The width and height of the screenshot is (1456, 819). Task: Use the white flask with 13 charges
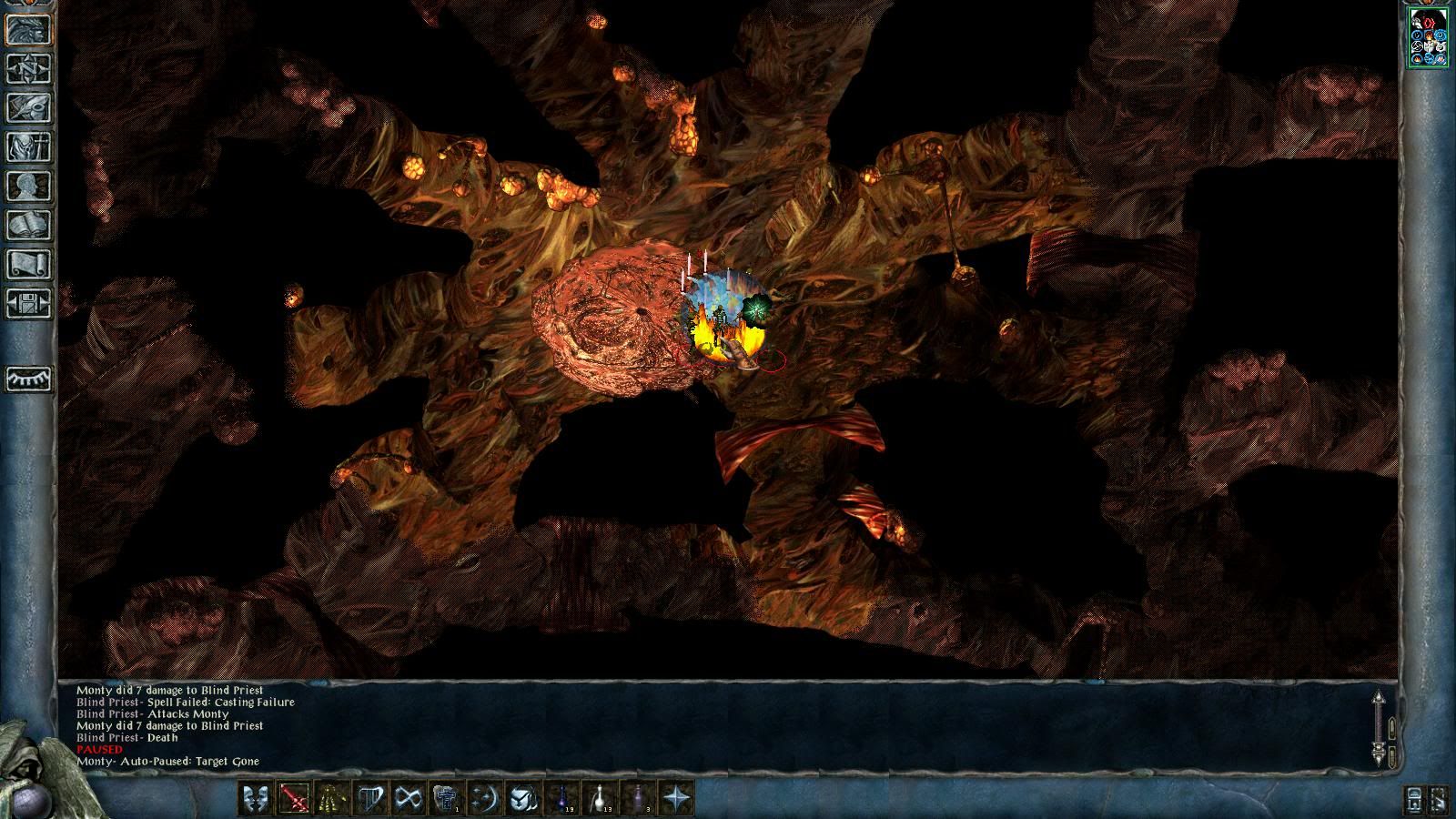tap(601, 799)
